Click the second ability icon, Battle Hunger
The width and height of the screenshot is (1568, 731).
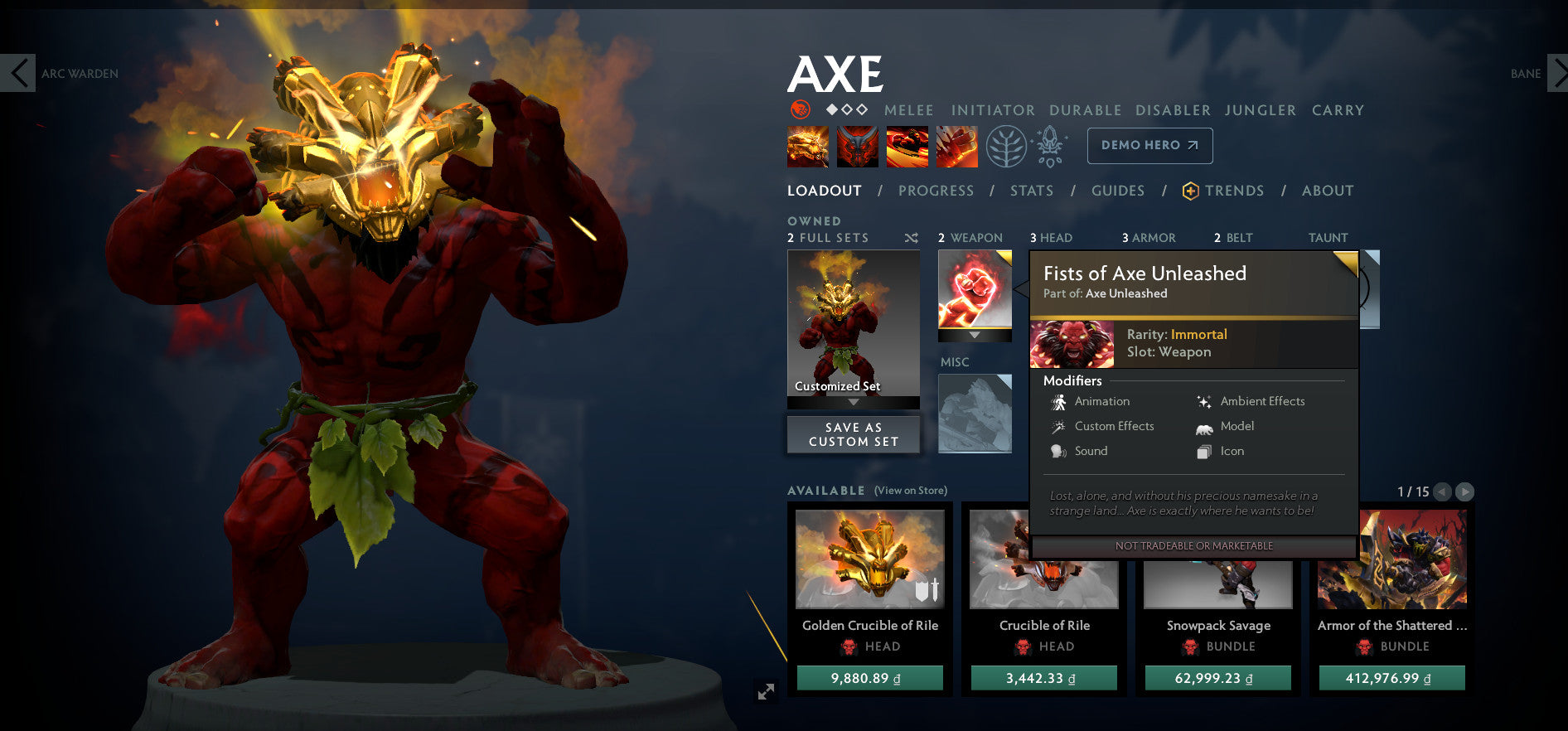[x=858, y=146]
